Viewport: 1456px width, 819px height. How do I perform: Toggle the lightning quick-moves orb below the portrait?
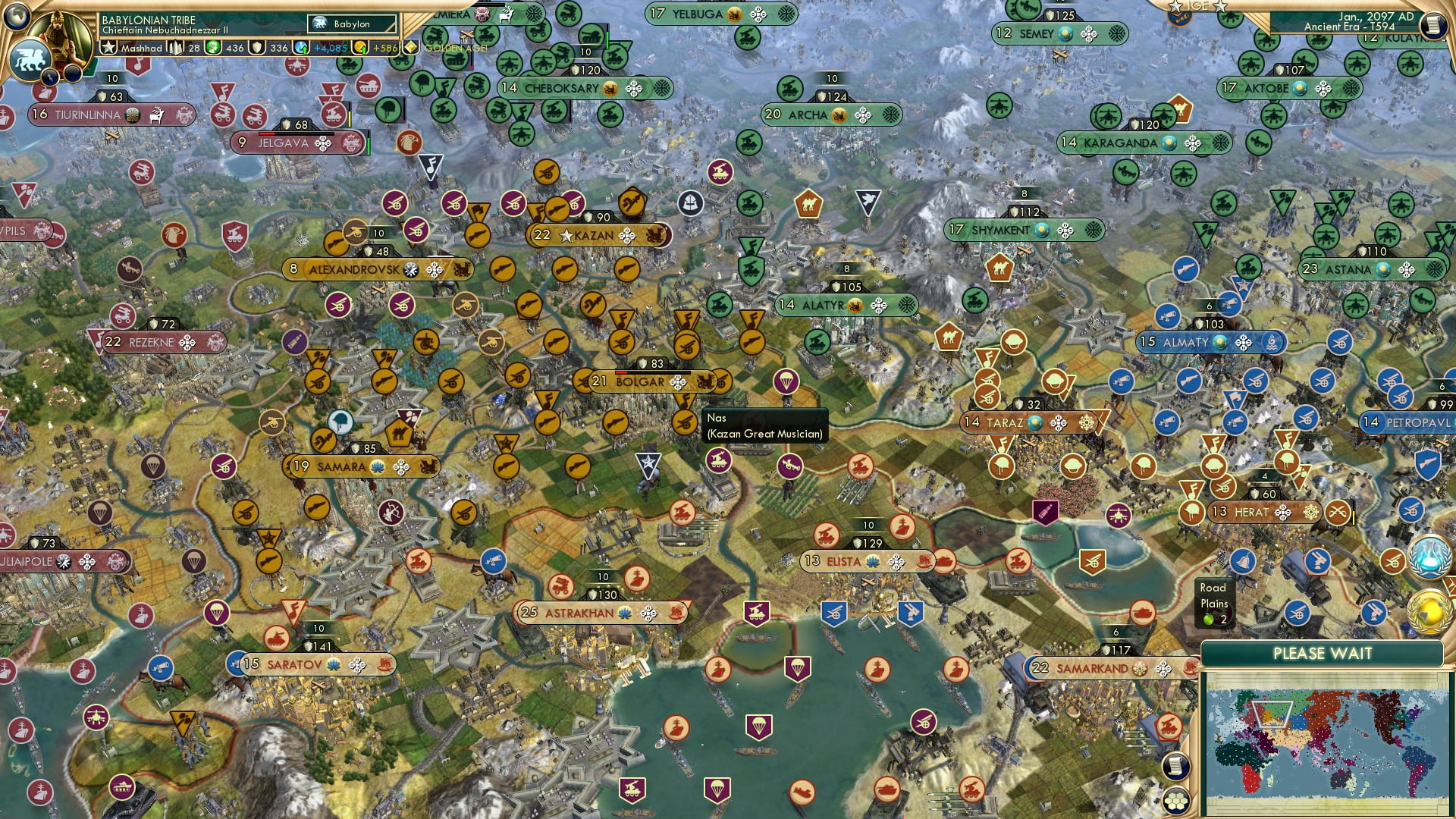(x=49, y=78)
